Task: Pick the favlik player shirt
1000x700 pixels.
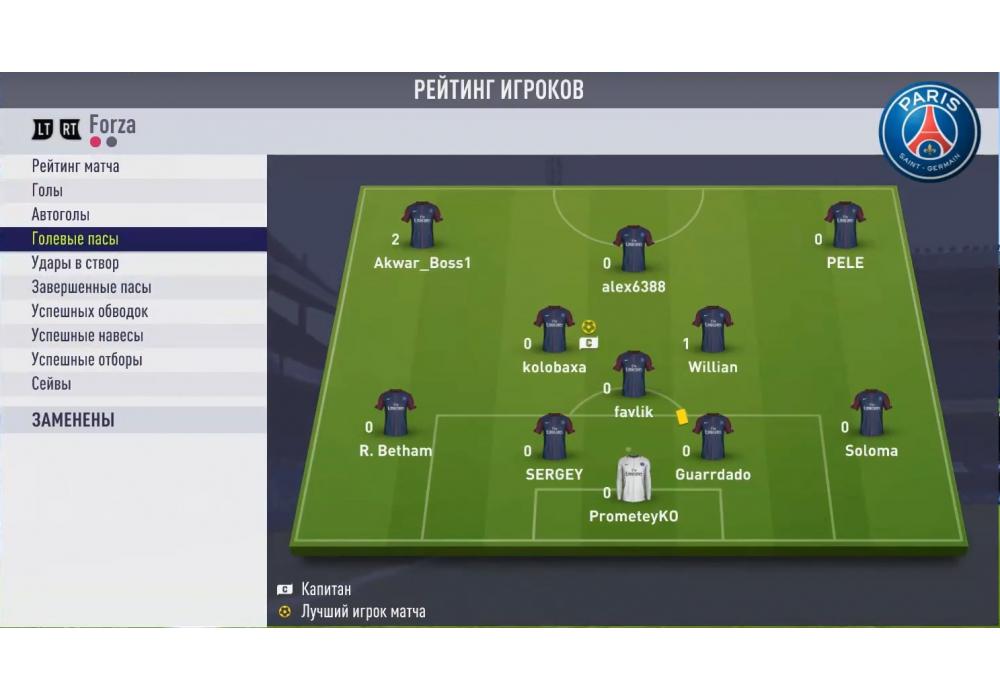Action: (x=633, y=374)
